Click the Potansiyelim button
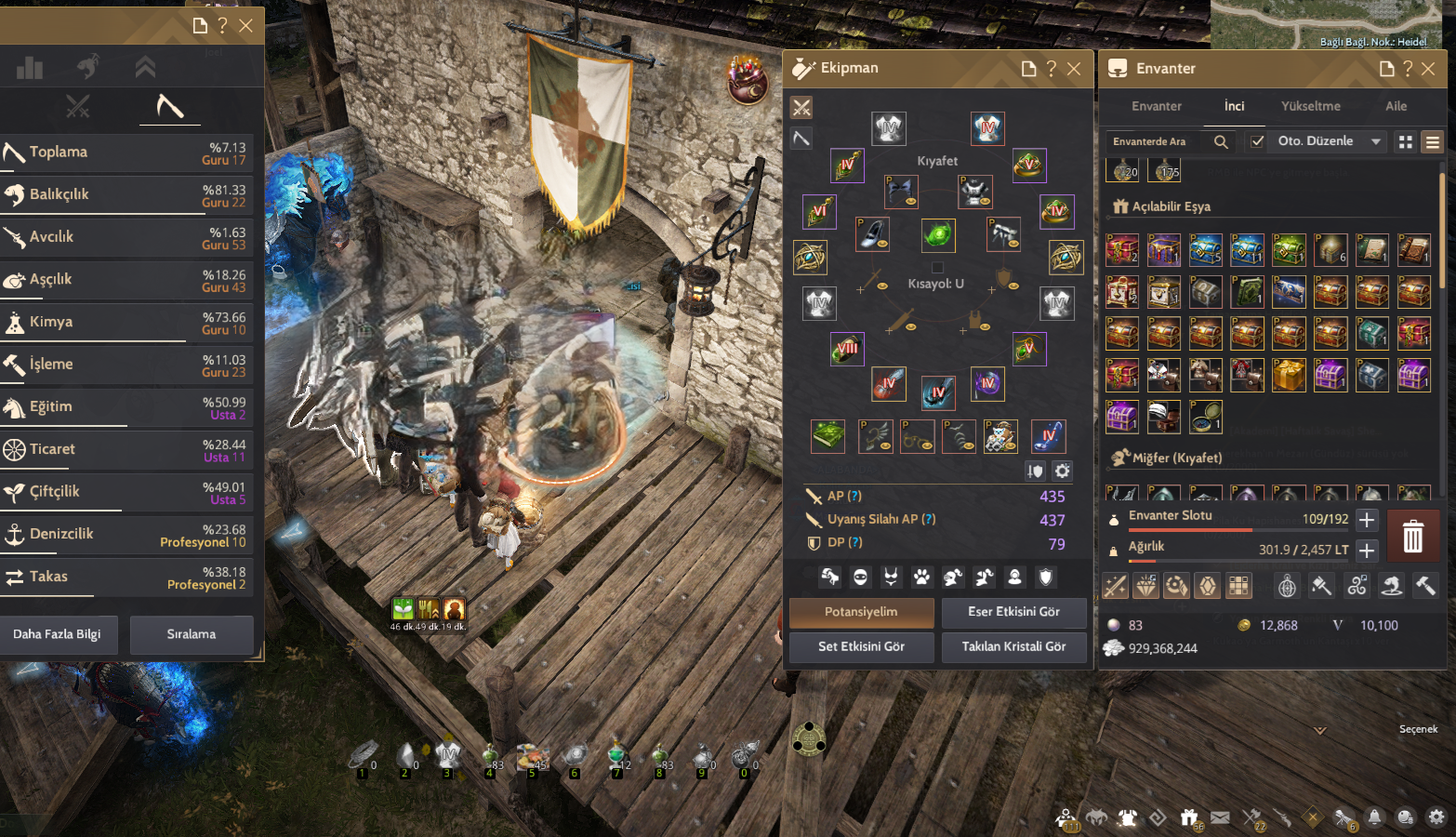Viewport: 1456px width, 837px height. pos(861,612)
